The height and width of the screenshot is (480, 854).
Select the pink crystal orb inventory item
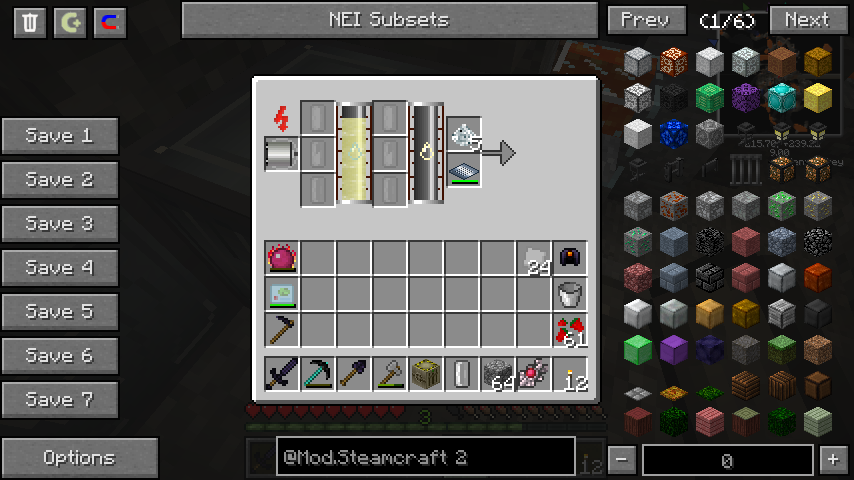click(282, 258)
